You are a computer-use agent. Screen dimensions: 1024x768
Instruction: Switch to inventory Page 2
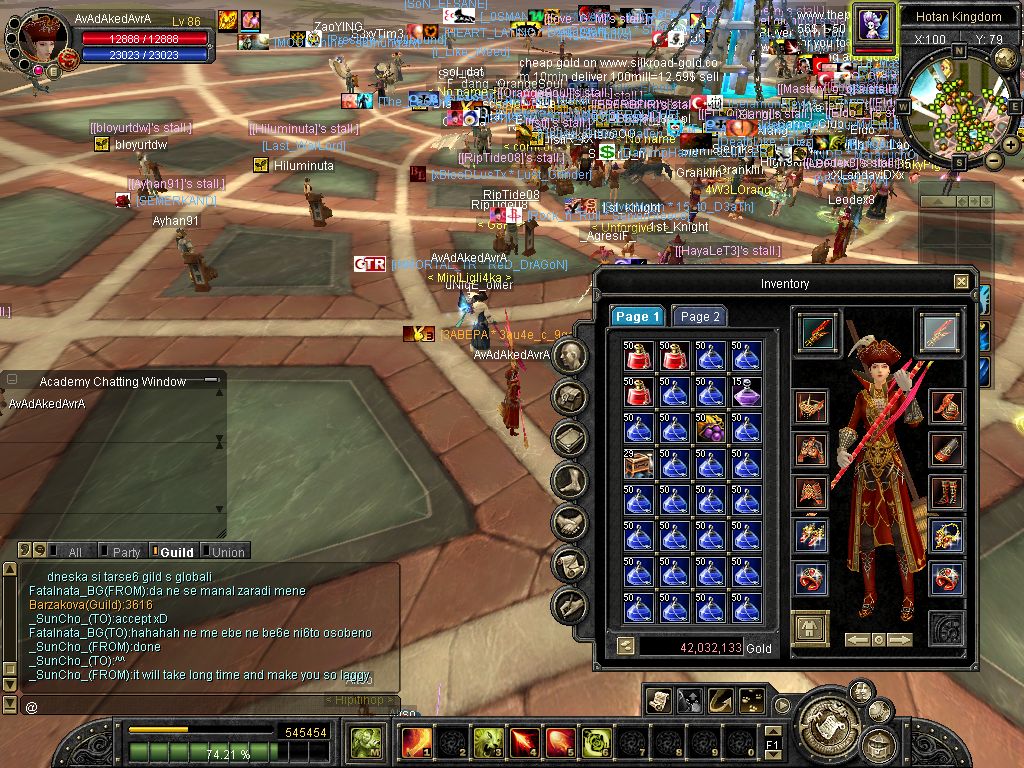coord(699,316)
